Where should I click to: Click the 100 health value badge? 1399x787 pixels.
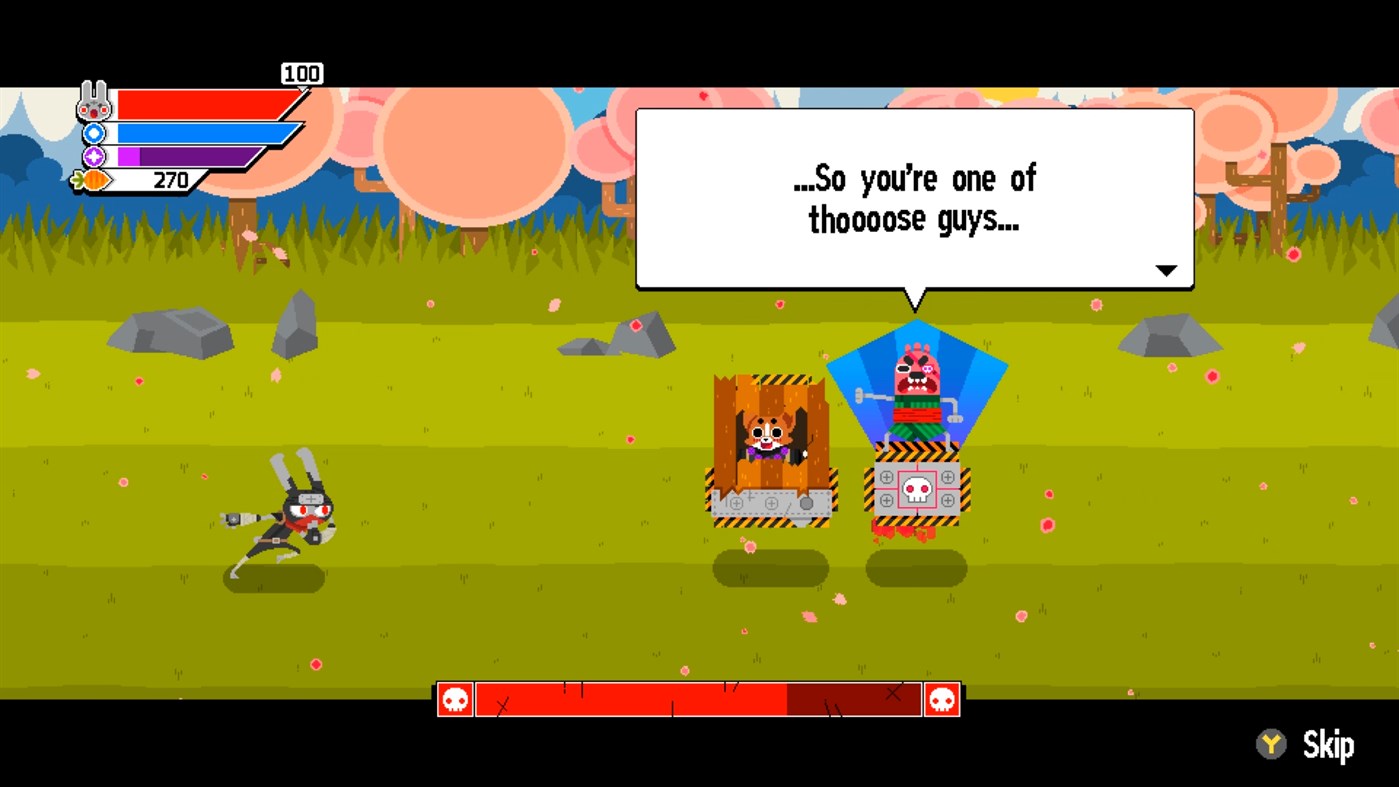point(302,73)
